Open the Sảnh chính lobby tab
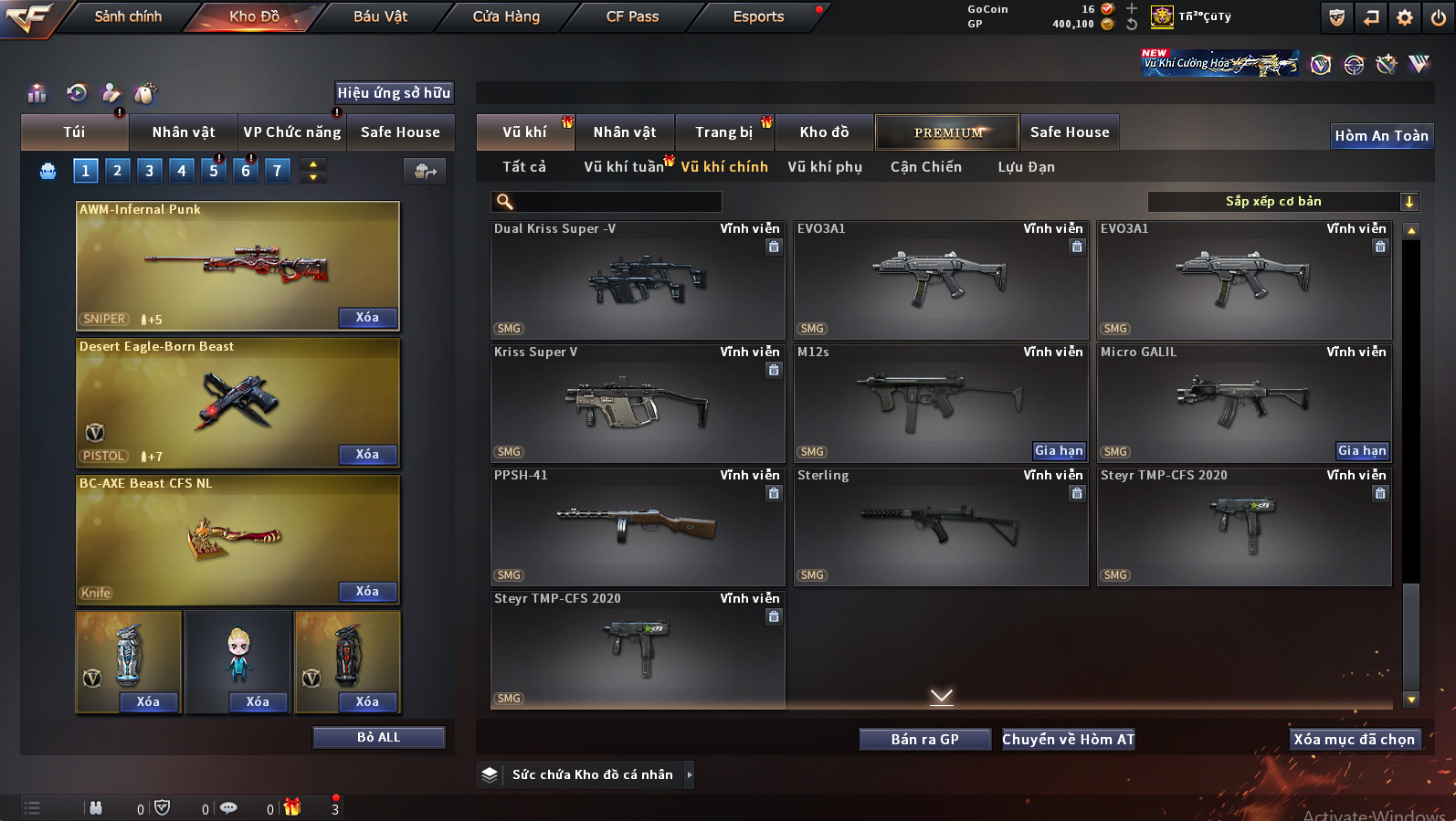The width and height of the screenshot is (1456, 821). click(128, 16)
